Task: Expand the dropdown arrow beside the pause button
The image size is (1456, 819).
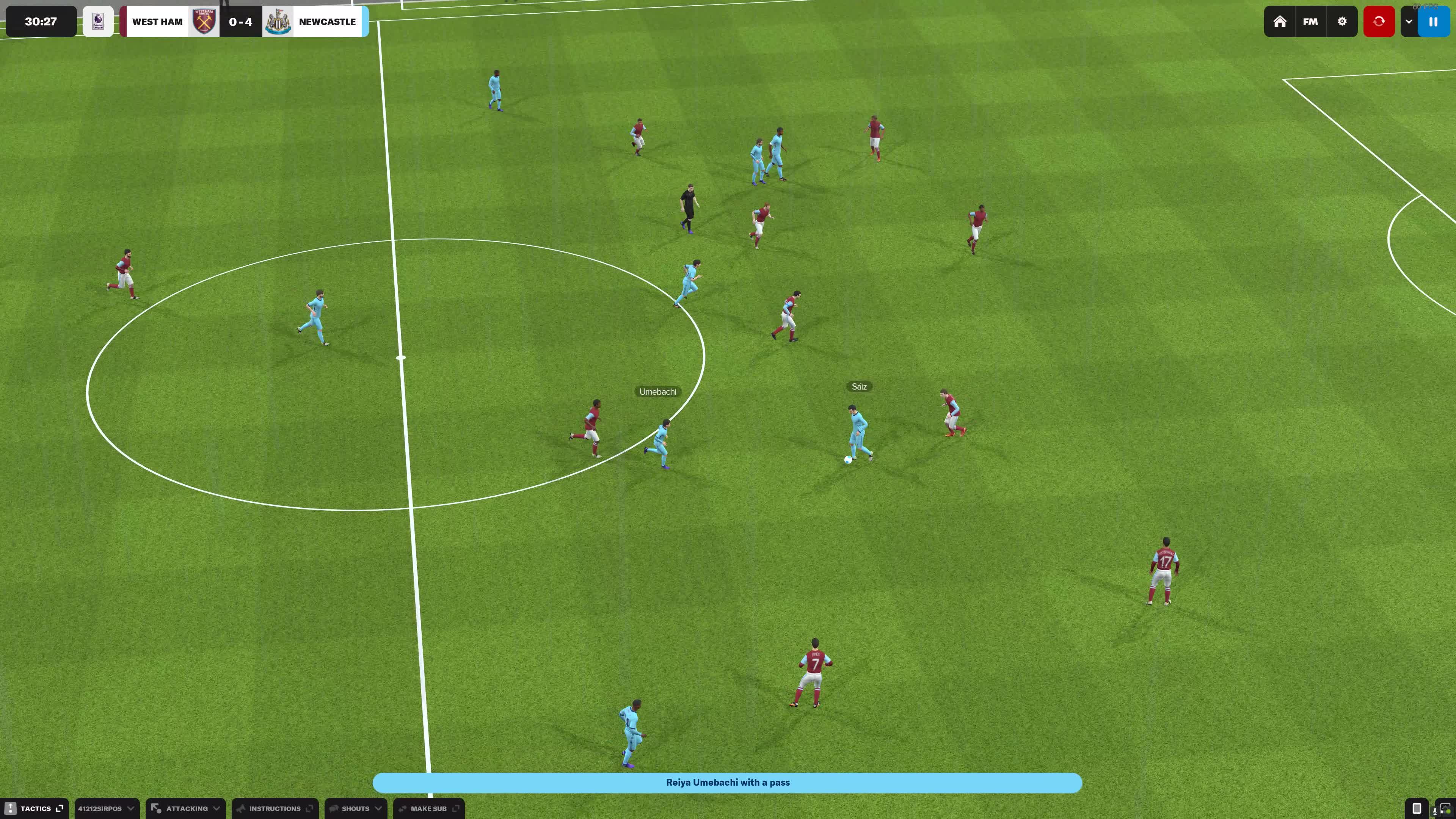Action: pyautogui.click(x=1409, y=22)
